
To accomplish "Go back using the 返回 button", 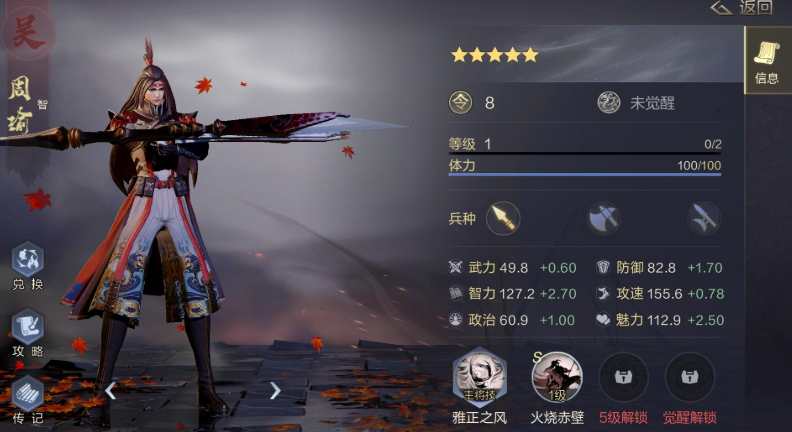I will [742, 8].
